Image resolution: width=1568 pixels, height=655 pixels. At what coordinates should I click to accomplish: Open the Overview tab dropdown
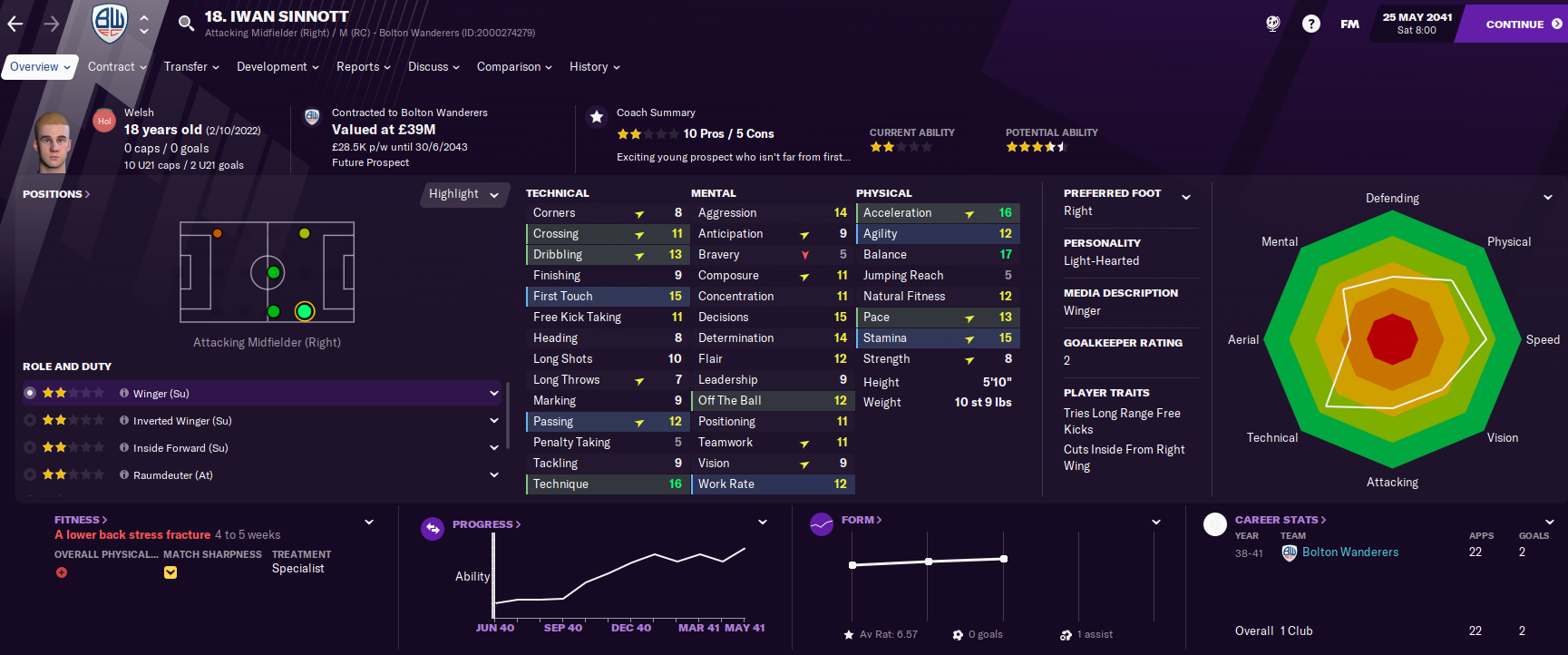pos(40,67)
